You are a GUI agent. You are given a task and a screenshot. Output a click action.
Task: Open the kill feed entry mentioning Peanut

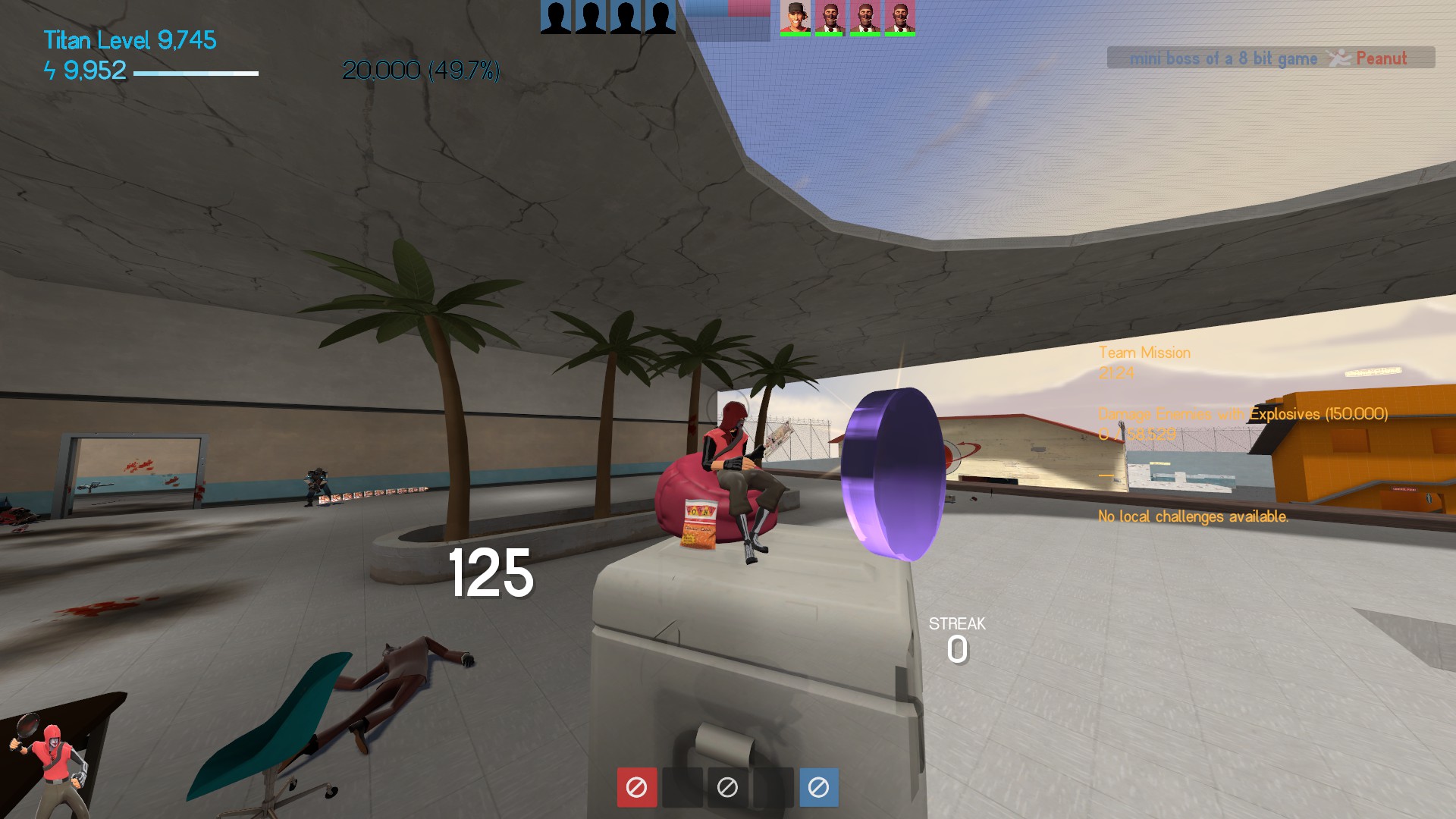click(x=1270, y=58)
